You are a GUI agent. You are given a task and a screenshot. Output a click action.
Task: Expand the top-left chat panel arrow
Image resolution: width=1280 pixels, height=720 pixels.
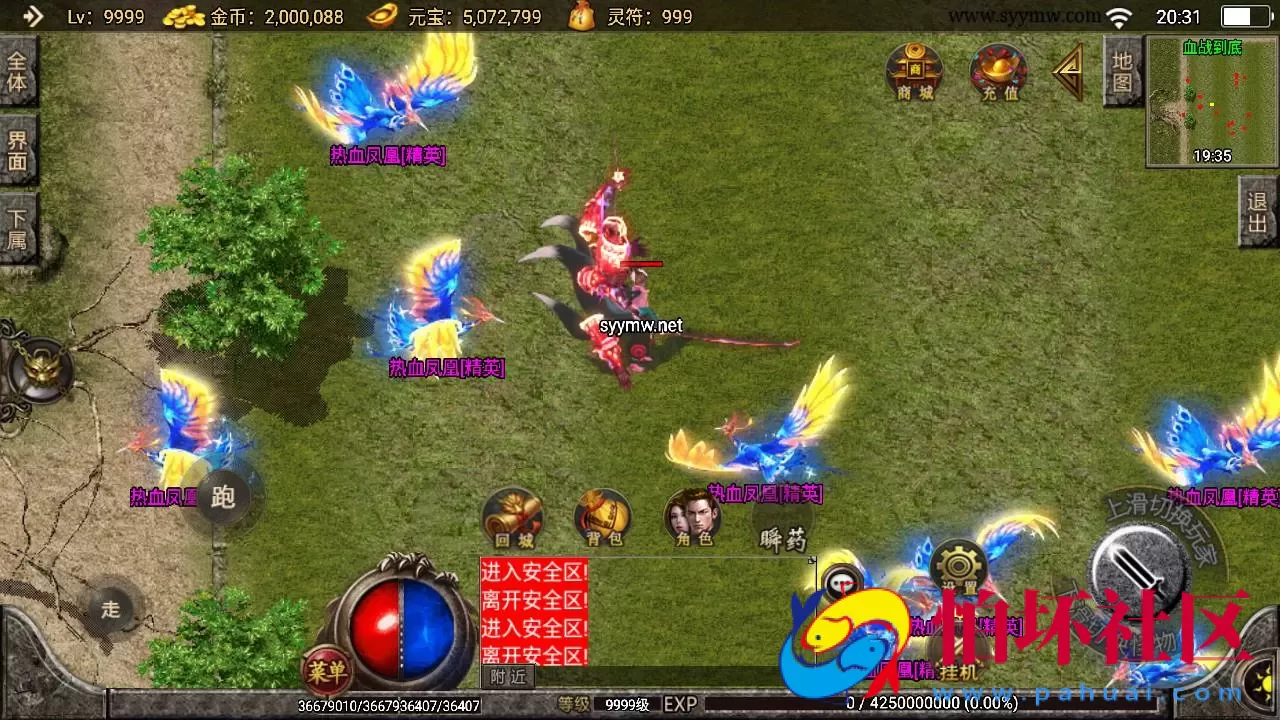35,16
